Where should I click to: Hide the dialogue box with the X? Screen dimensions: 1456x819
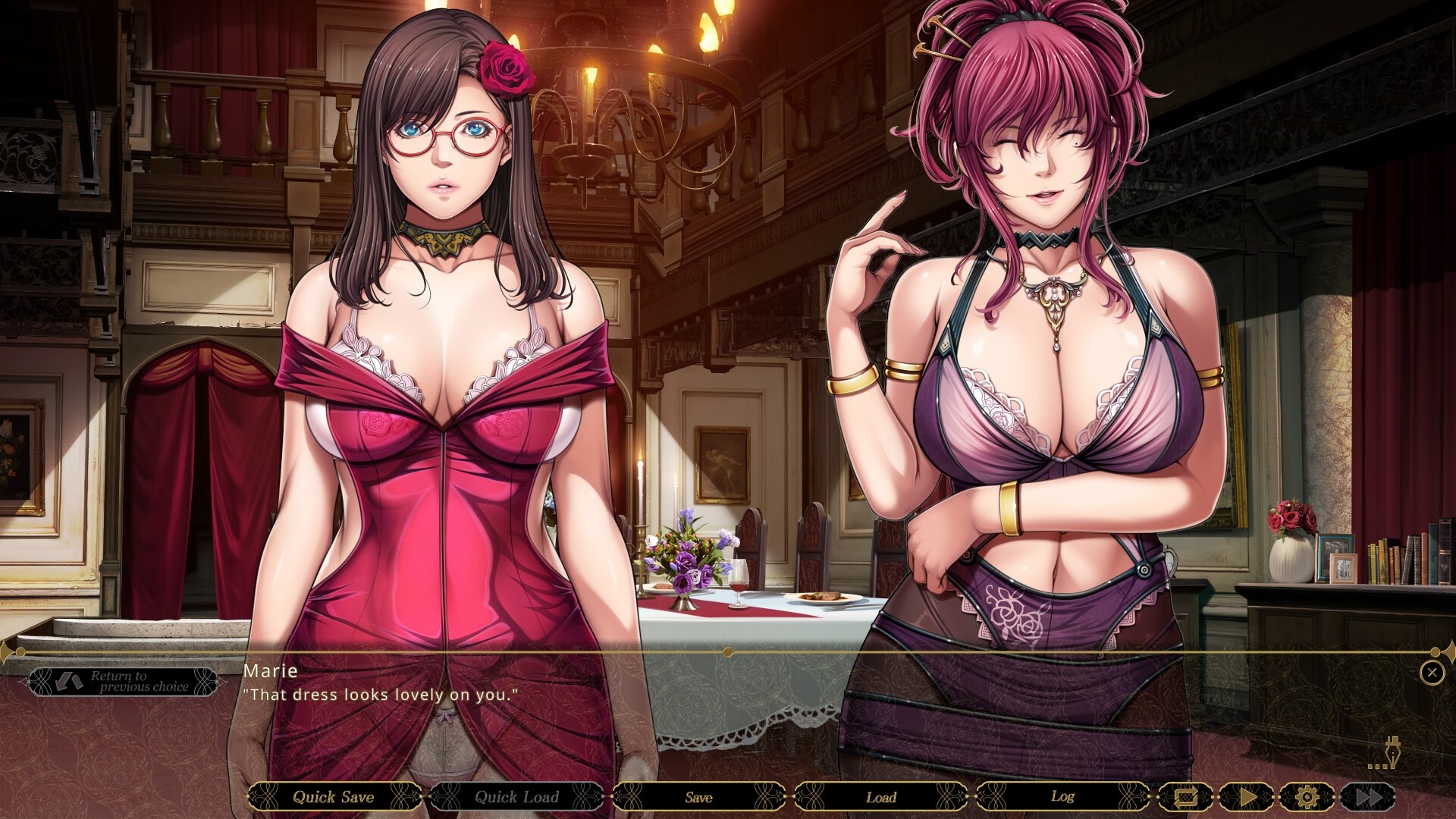pos(1431,672)
